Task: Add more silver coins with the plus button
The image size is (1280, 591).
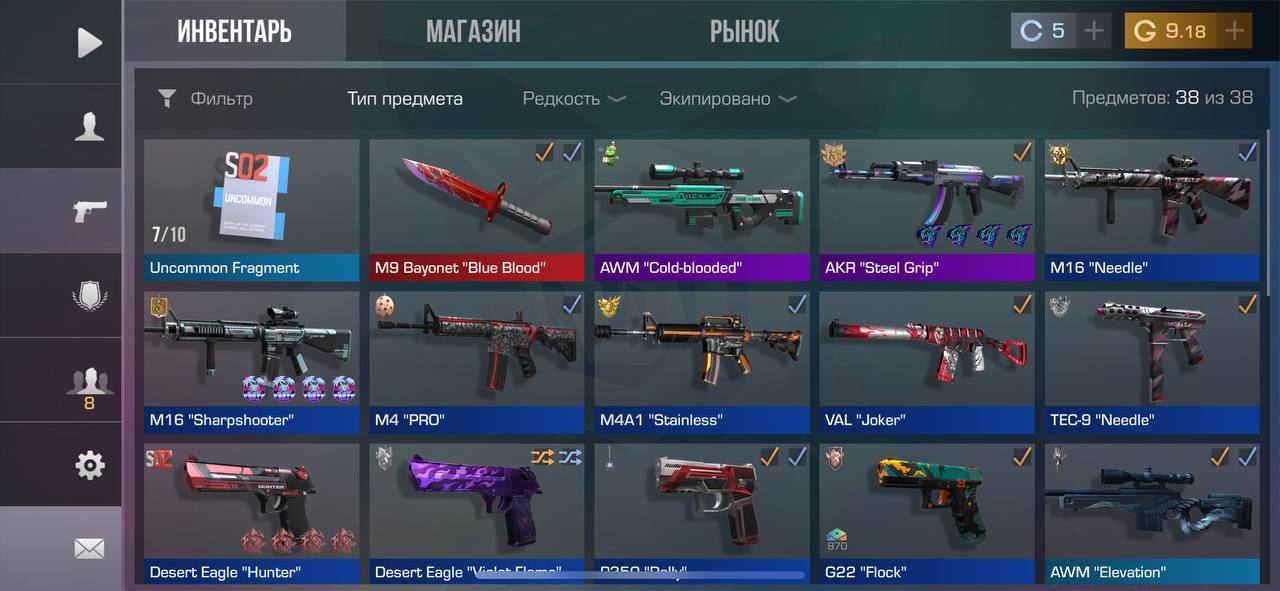Action: coord(1094,31)
